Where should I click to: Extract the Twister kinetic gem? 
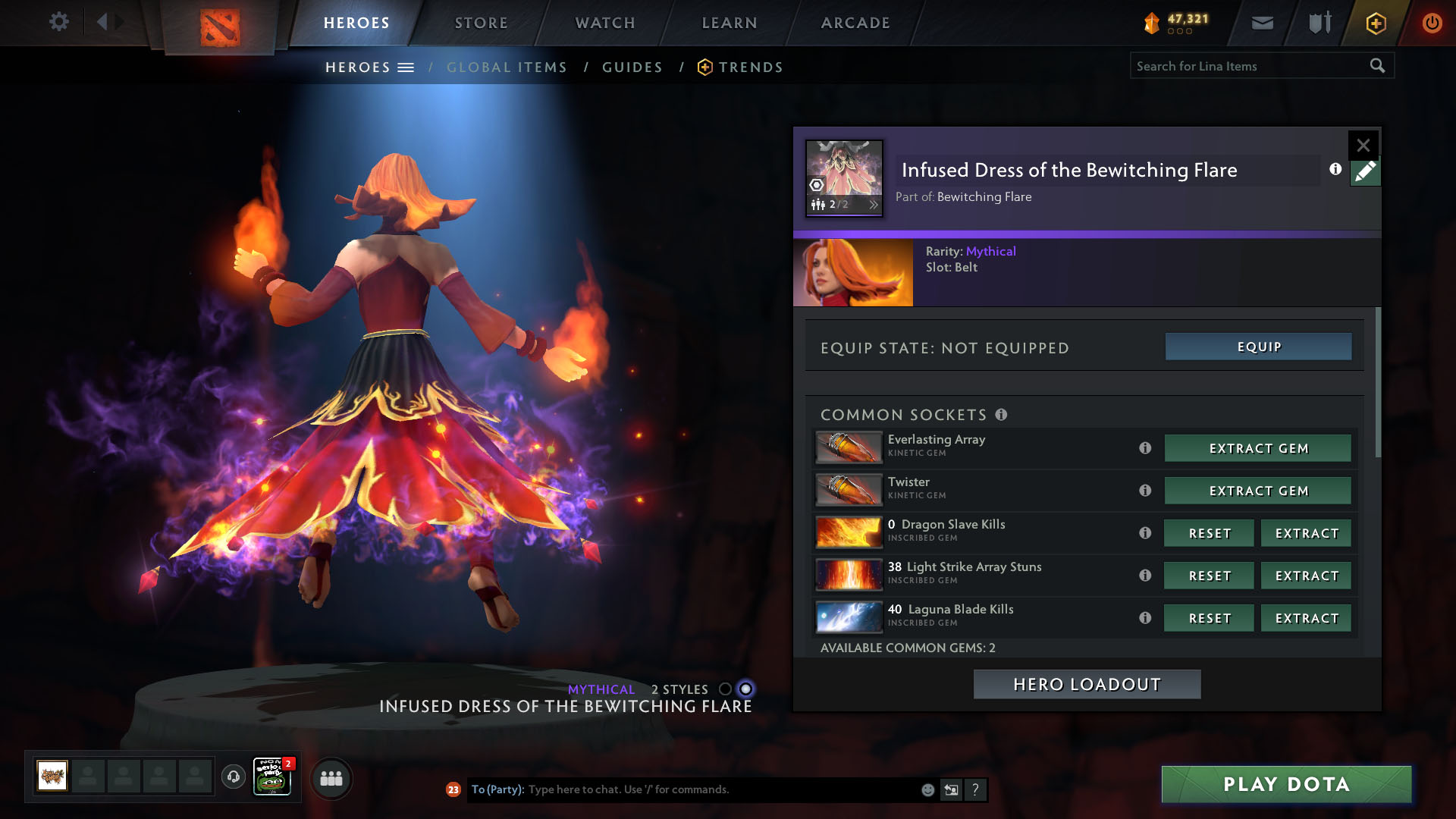pyautogui.click(x=1258, y=491)
